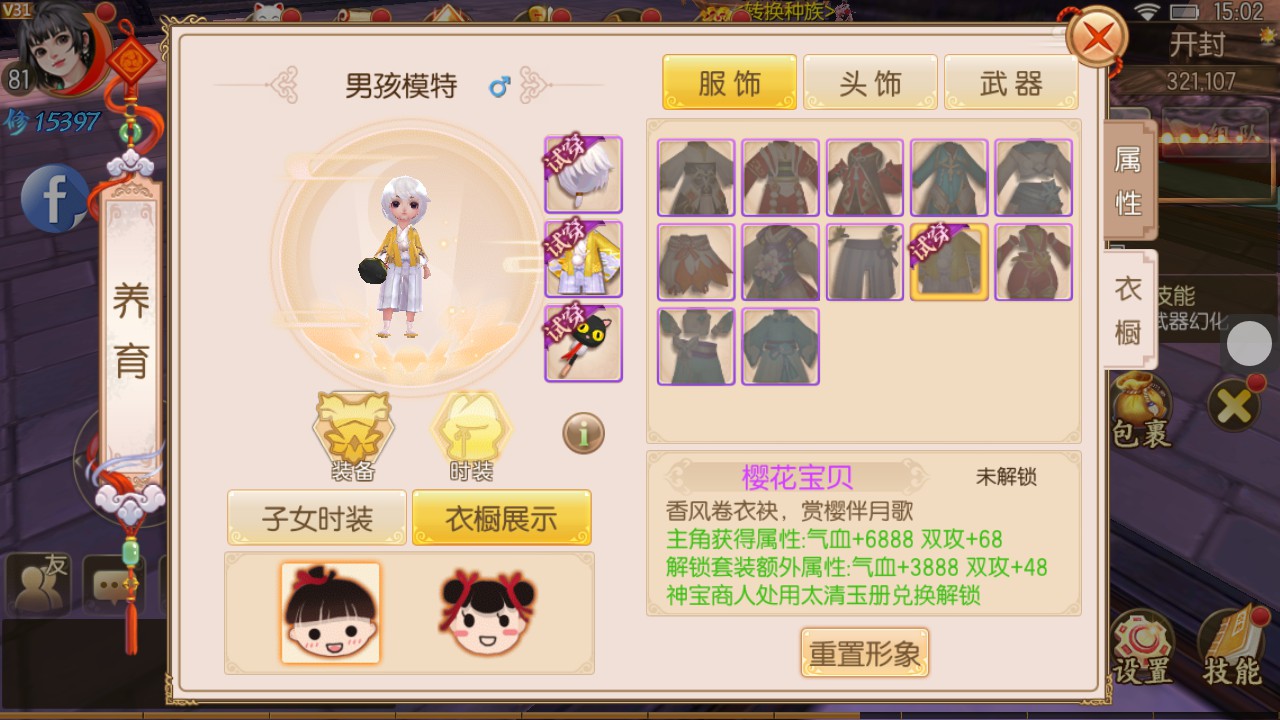Screen dimensions: 1280x720
Task: Switch to the 武器 tab
Action: pyautogui.click(x=1011, y=82)
